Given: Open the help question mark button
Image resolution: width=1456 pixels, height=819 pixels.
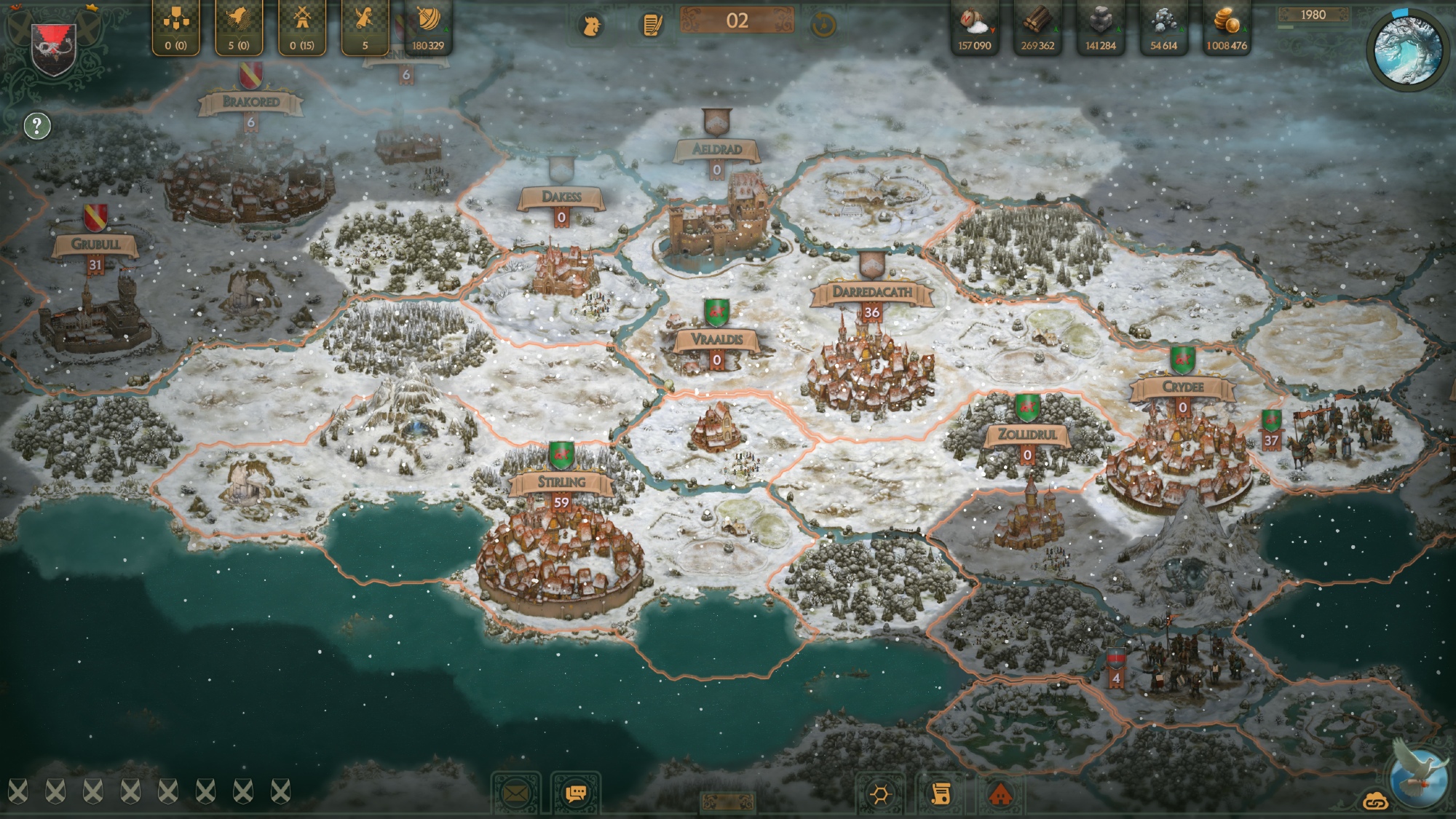Looking at the screenshot, I should tap(37, 126).
